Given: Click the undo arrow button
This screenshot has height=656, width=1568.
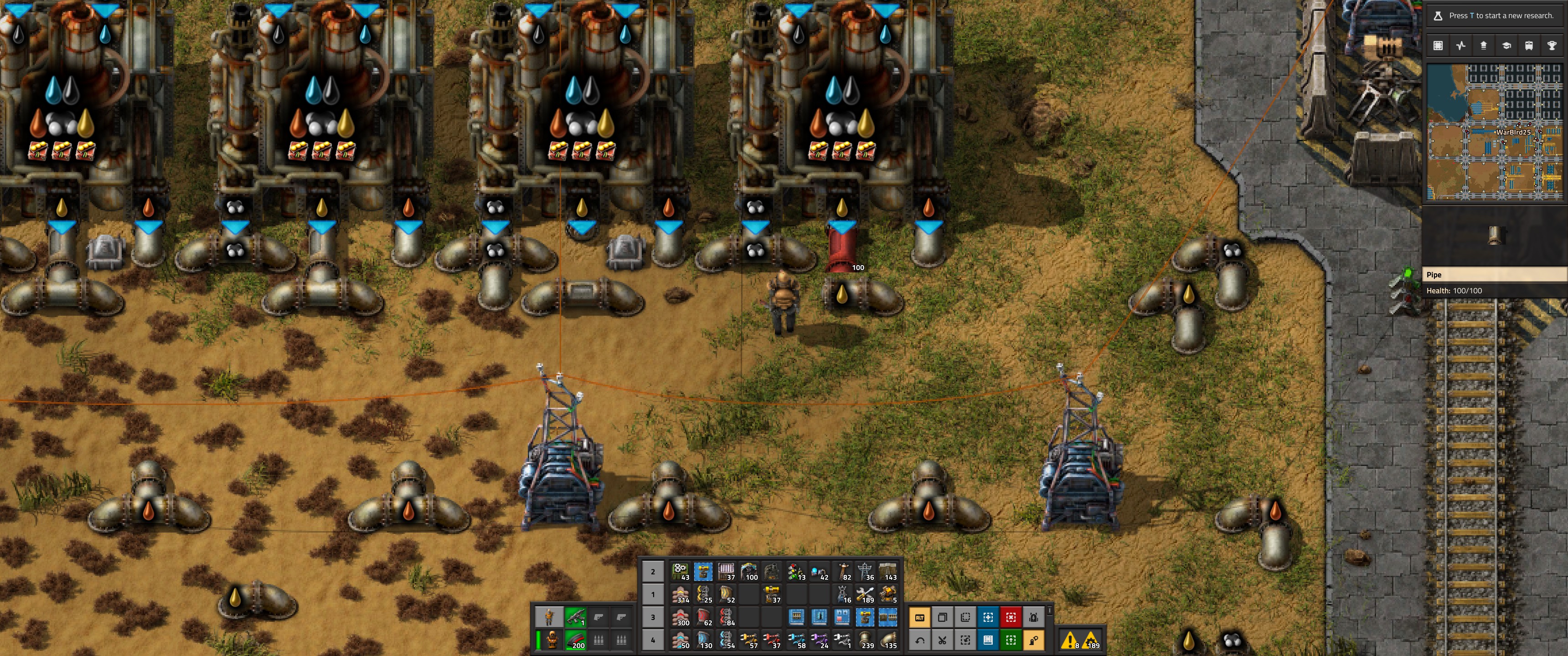Looking at the screenshot, I should [920, 640].
